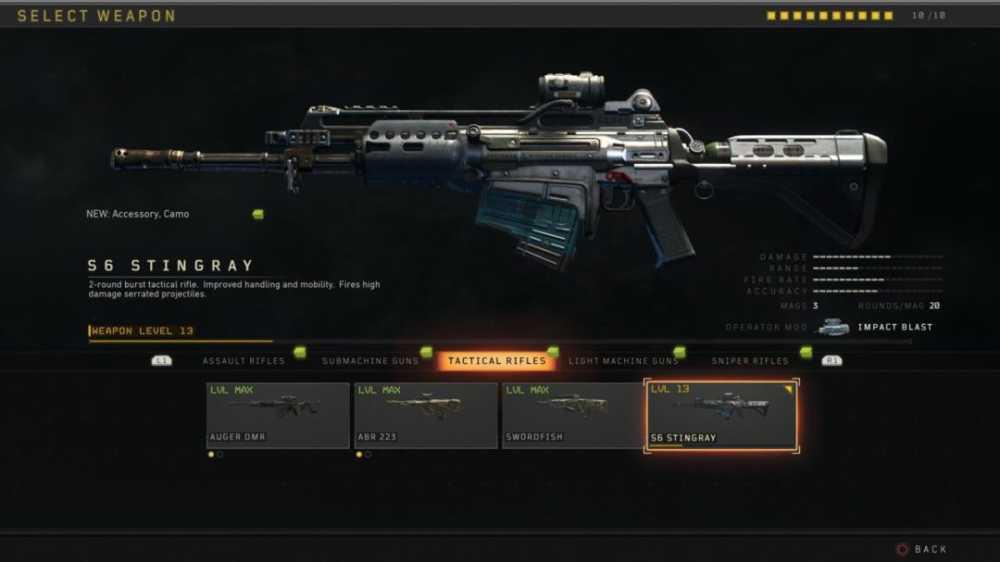Show the Light Machine Guns category
Image resolution: width=1000 pixels, height=562 pixels.
(x=623, y=361)
